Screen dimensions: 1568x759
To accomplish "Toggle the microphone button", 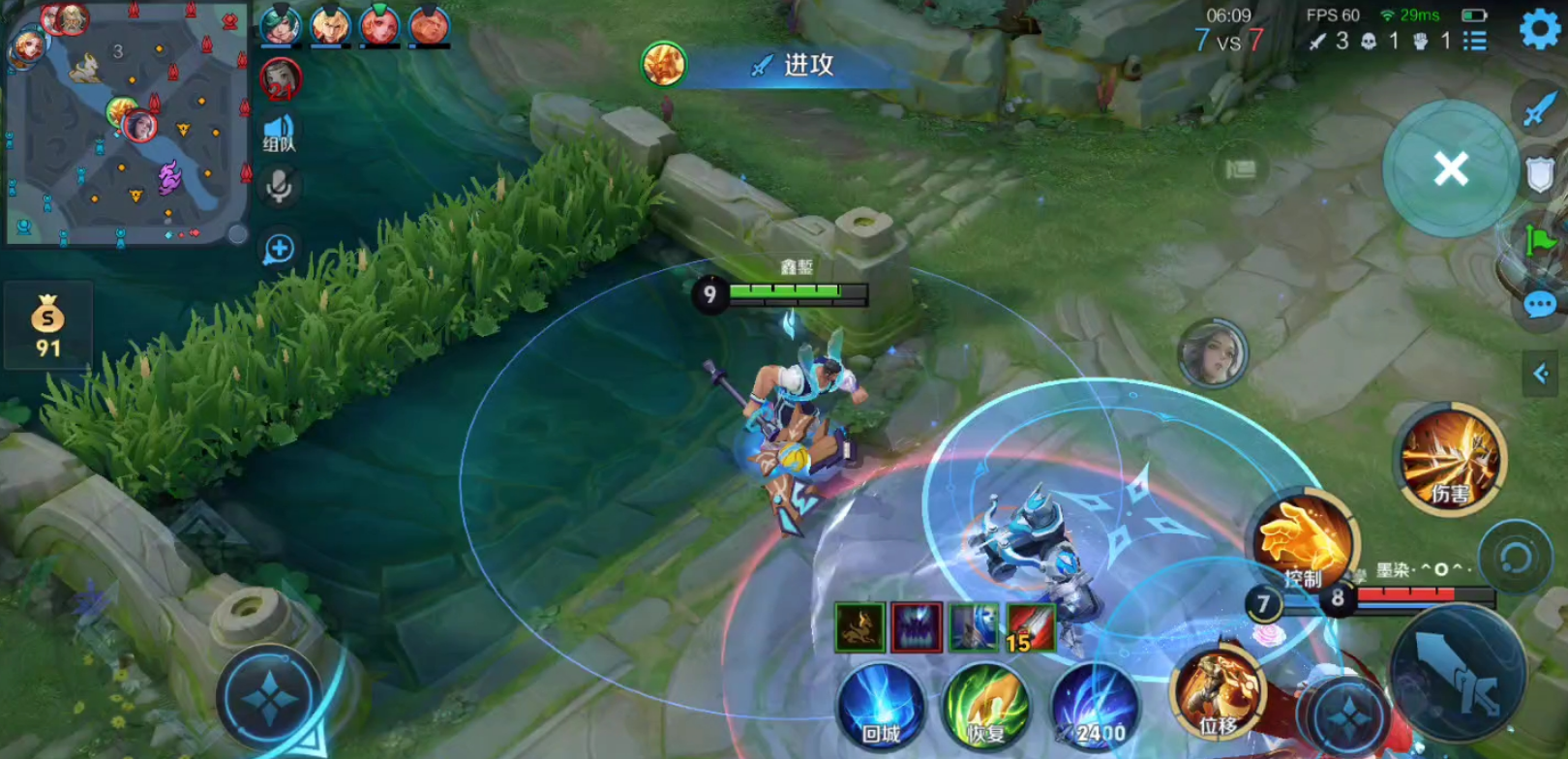I will tap(279, 187).
